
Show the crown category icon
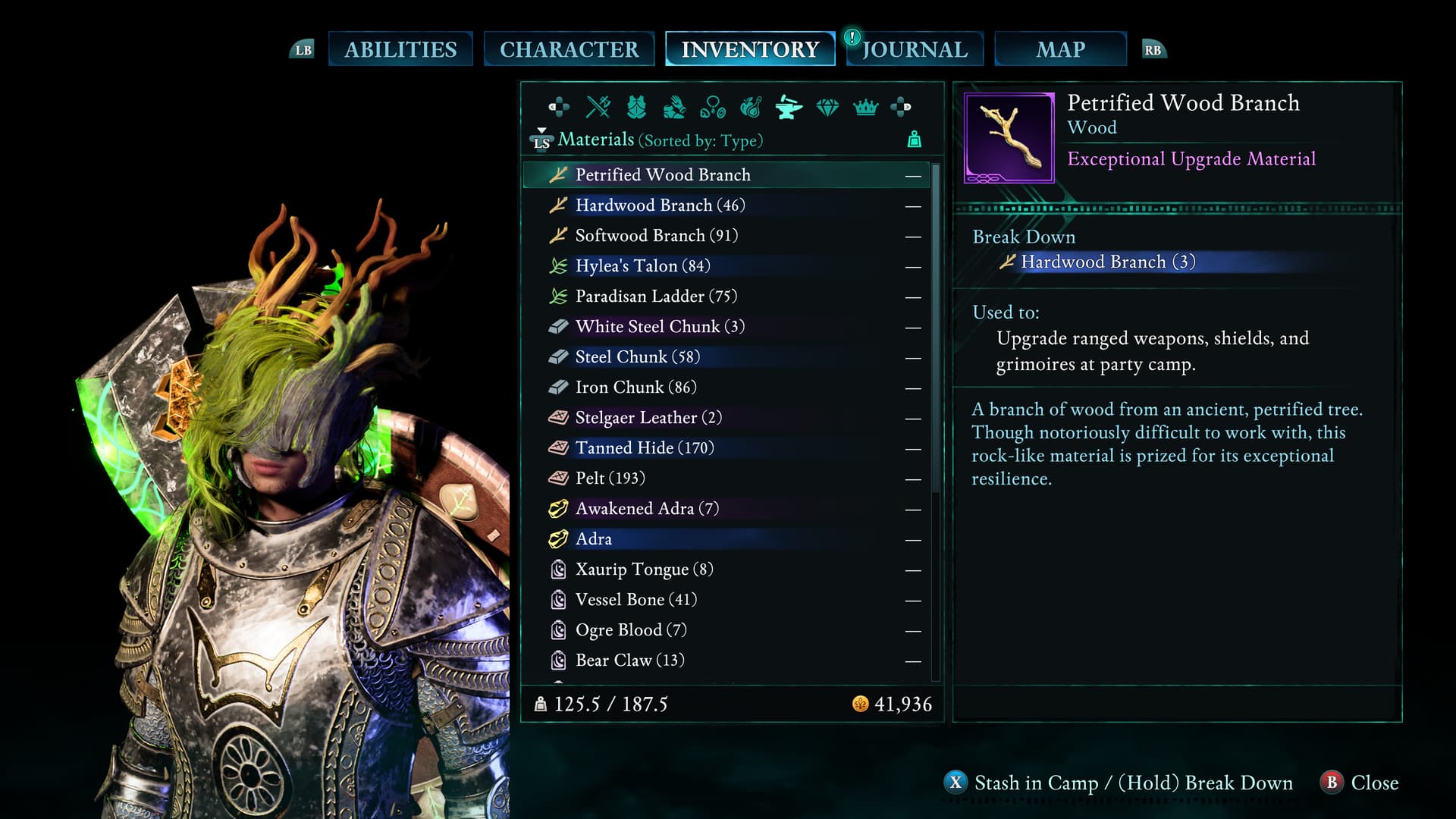pos(865,107)
